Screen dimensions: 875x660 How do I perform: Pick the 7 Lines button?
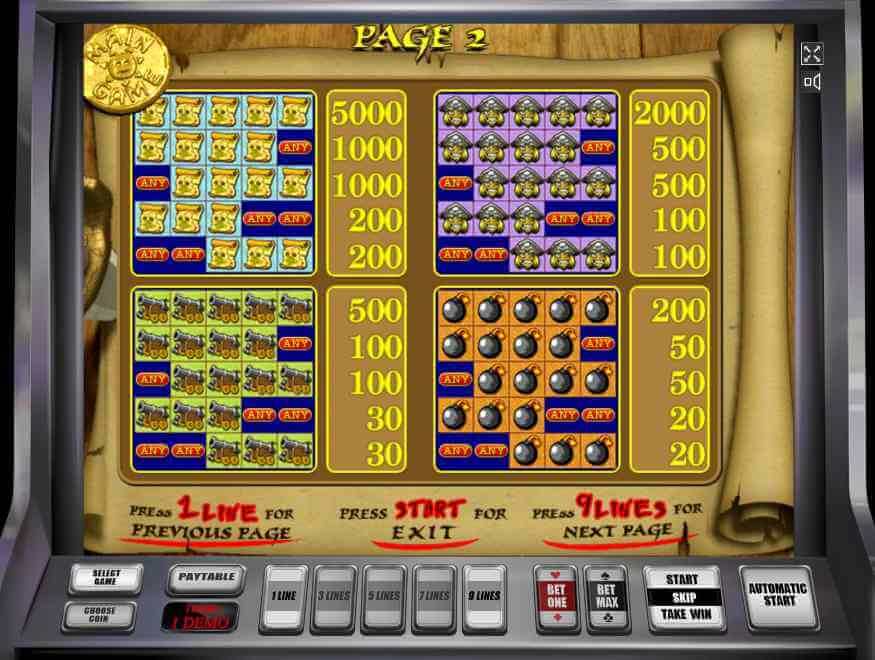click(x=434, y=597)
